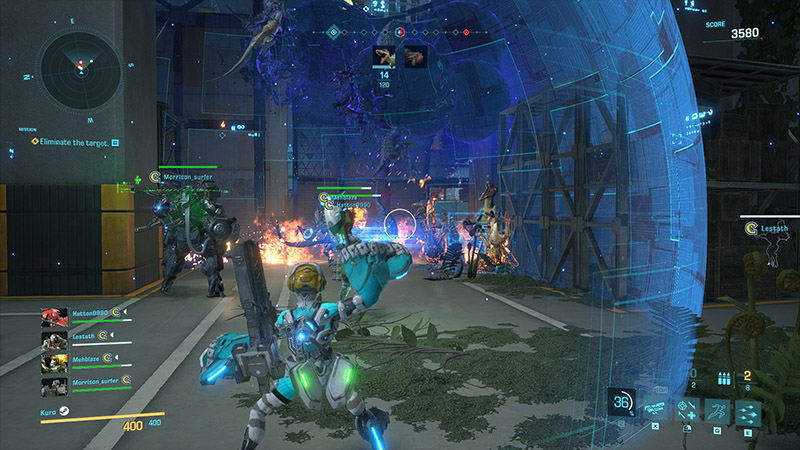This screenshot has height=450, width=800.
Task: Use the crosshair and plus repair ability
Action: click(687, 411)
